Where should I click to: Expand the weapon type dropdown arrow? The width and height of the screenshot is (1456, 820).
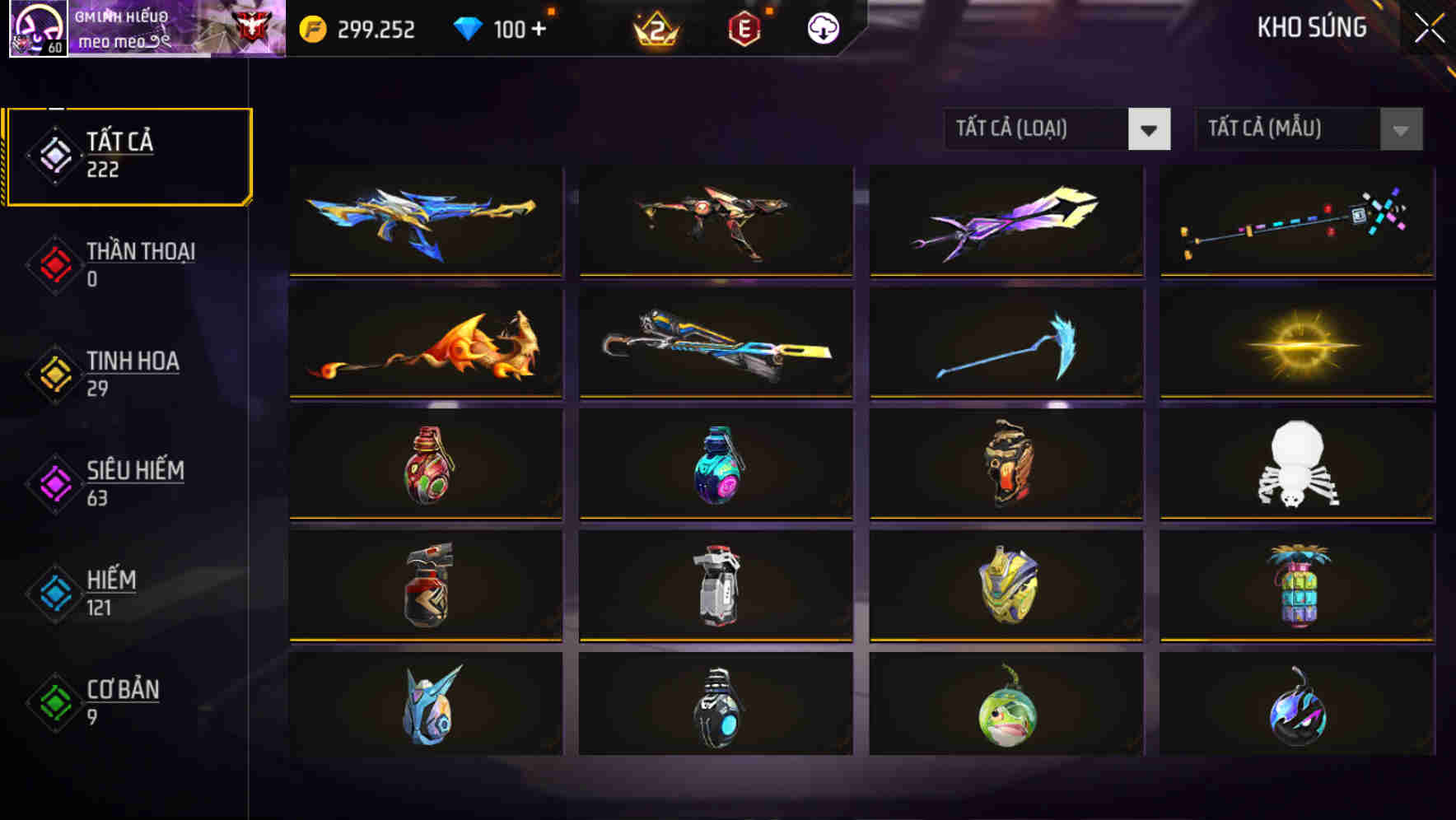tap(1150, 129)
